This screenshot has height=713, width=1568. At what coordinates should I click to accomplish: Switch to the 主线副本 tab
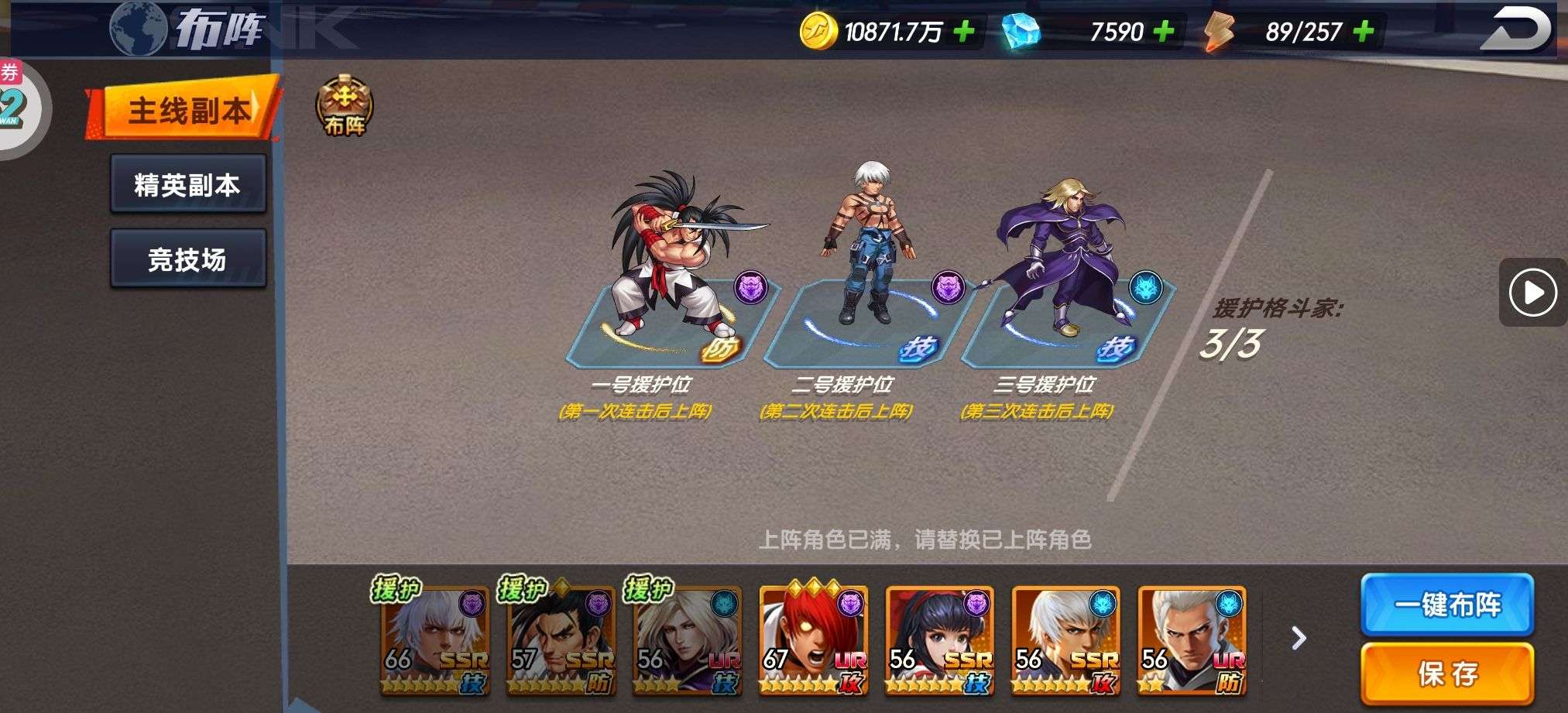tap(186, 109)
